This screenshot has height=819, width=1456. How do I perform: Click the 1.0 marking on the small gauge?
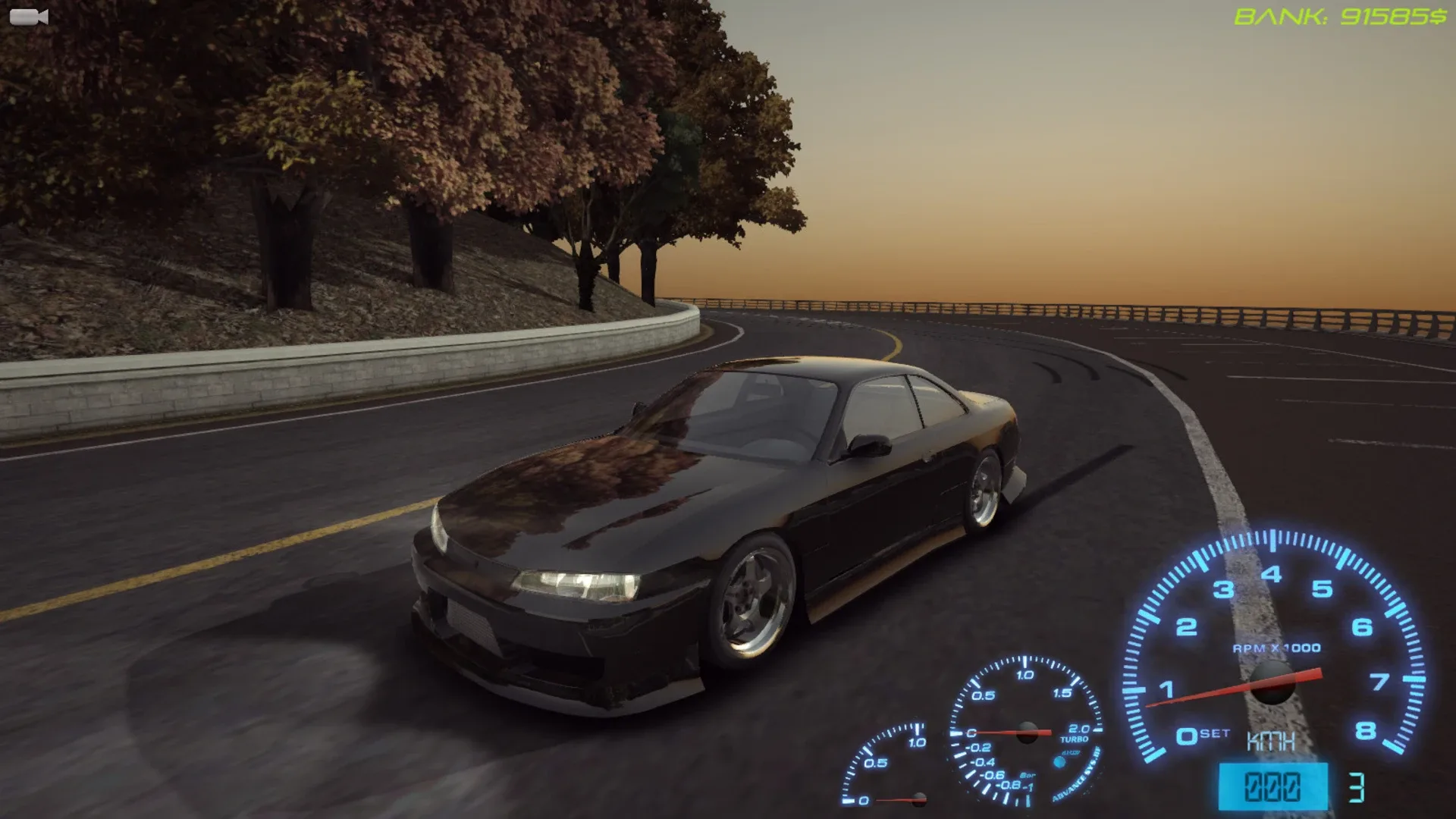point(918,742)
